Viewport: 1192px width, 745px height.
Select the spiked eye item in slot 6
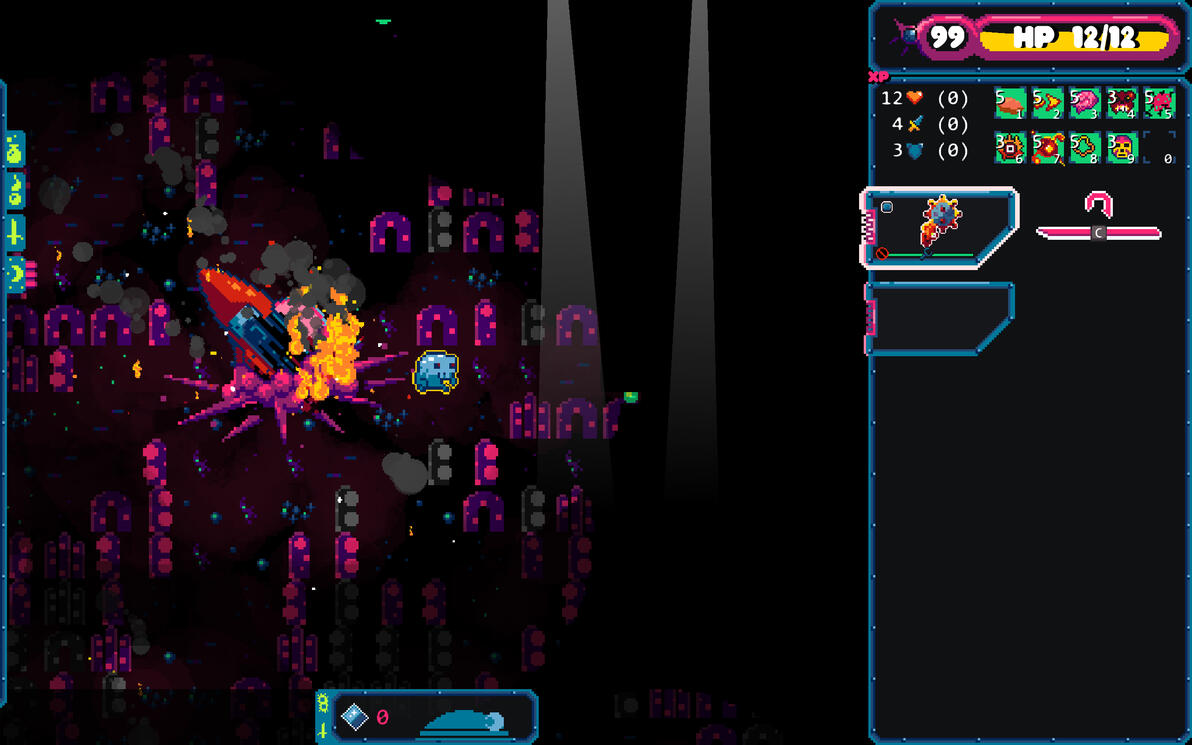1010,148
